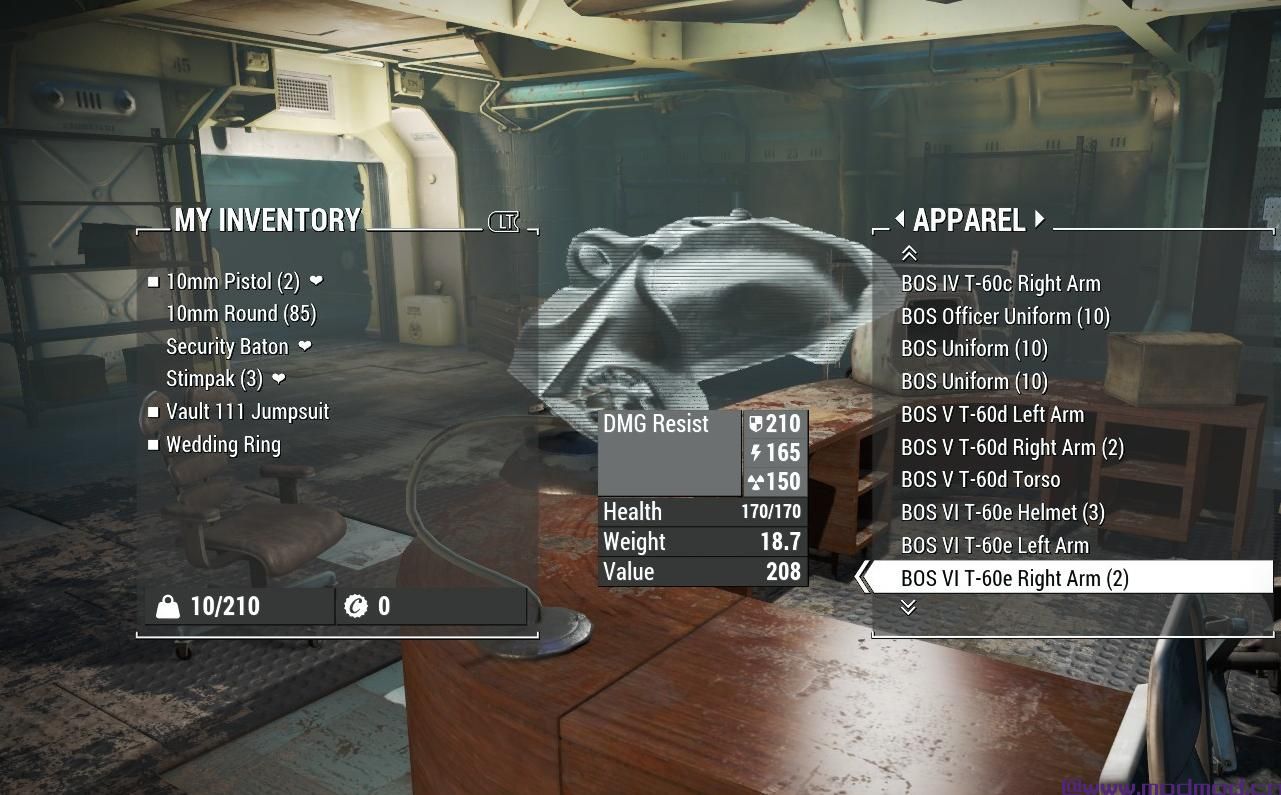Viewport: 1281px width, 795px height.
Task: Click the energy resistance lightning bolt icon
Action: [757, 453]
